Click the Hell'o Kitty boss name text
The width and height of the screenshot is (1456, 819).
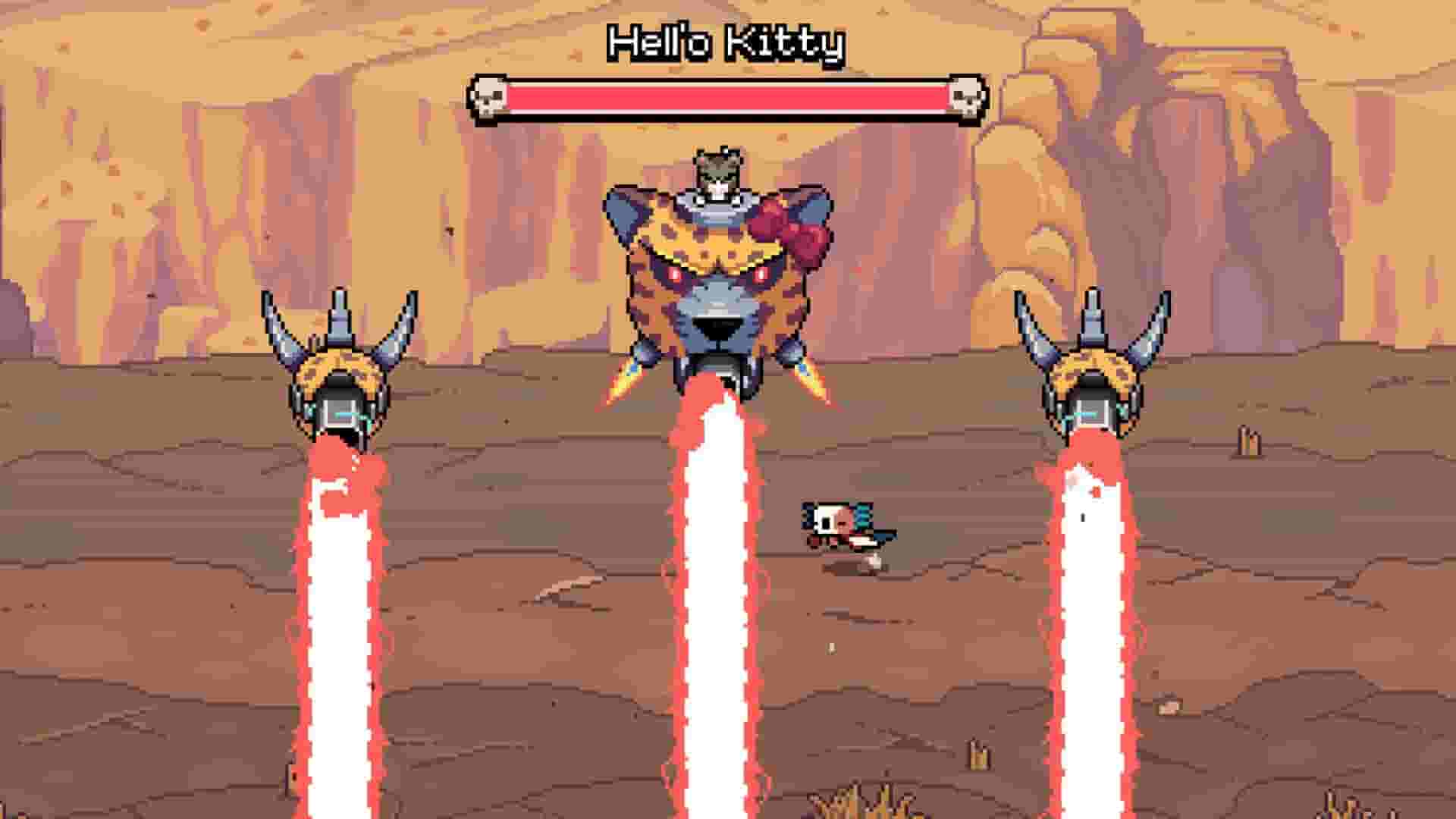[x=726, y=43]
